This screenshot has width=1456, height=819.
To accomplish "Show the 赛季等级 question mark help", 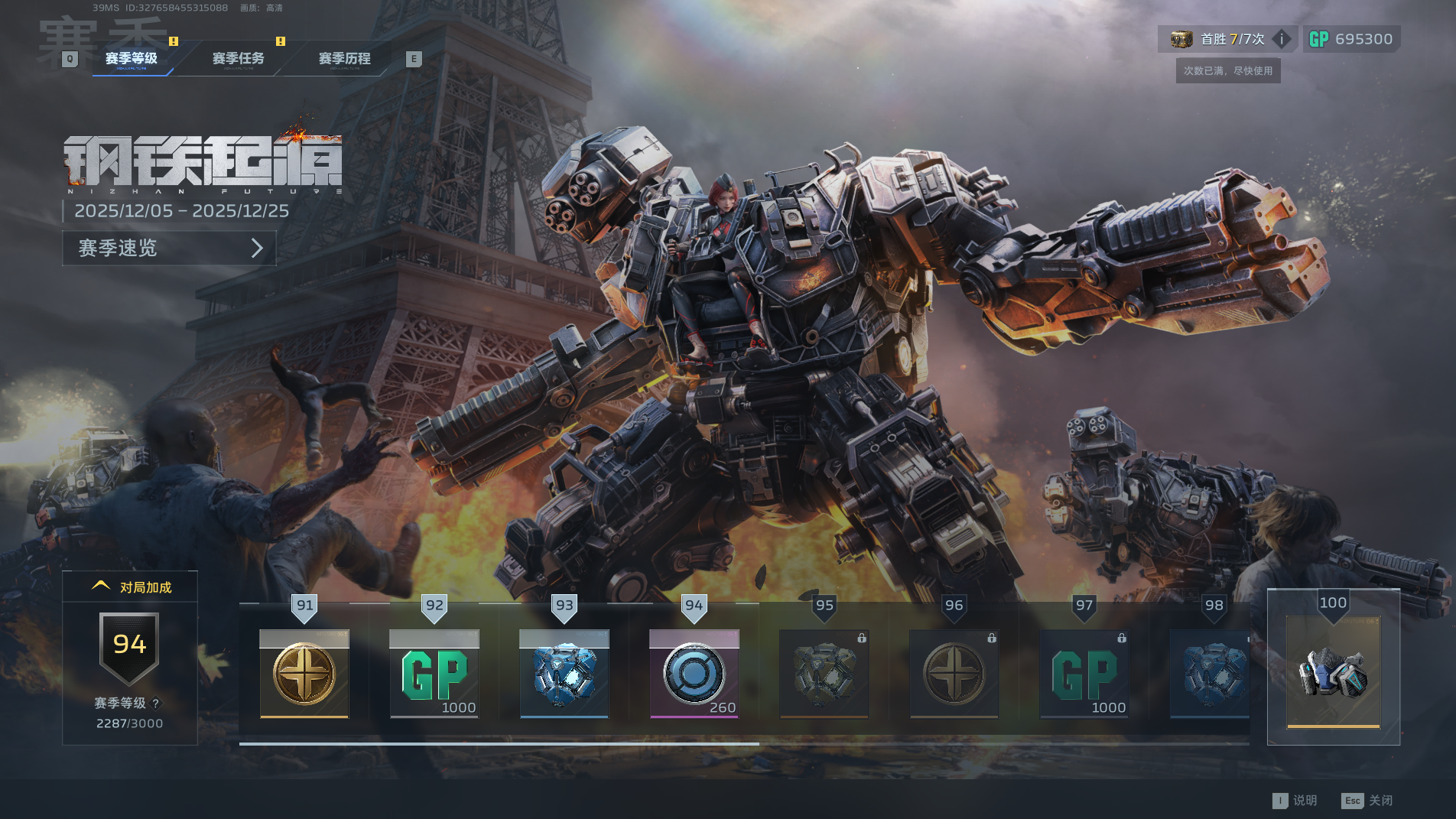I will tap(156, 704).
